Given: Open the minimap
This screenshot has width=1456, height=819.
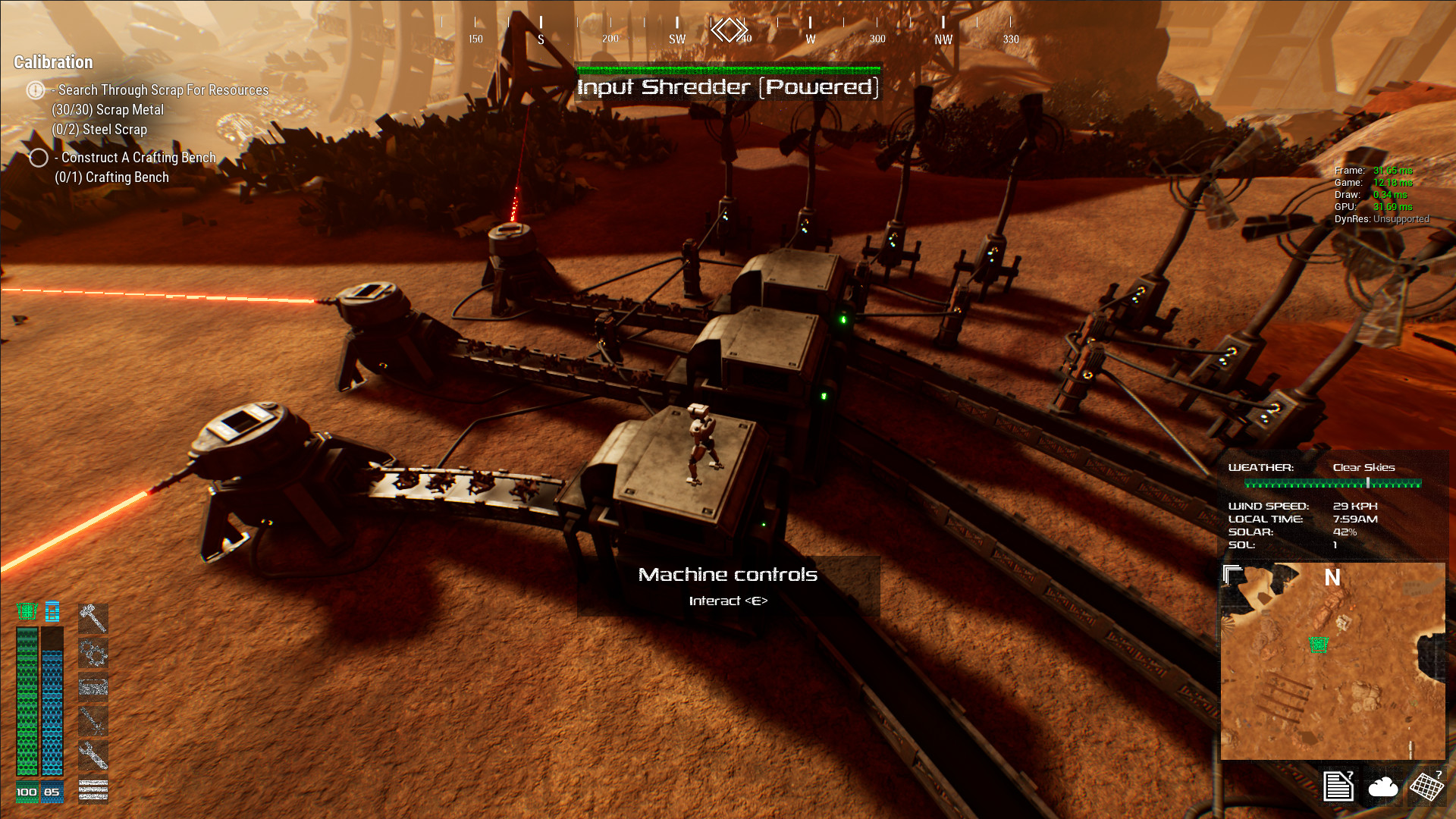Looking at the screenshot, I should [x=1332, y=661].
